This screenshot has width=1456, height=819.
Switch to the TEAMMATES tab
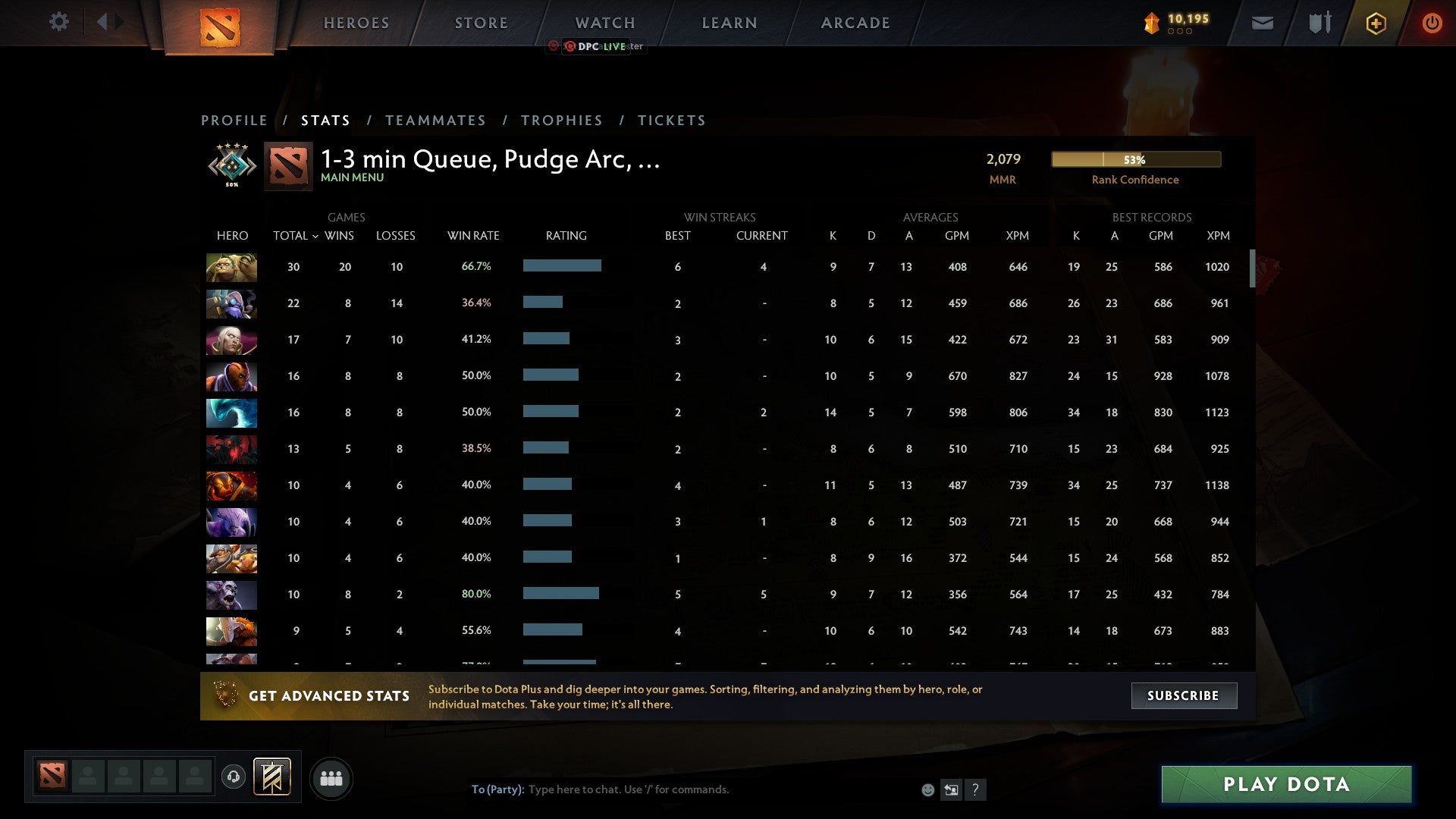tap(435, 120)
